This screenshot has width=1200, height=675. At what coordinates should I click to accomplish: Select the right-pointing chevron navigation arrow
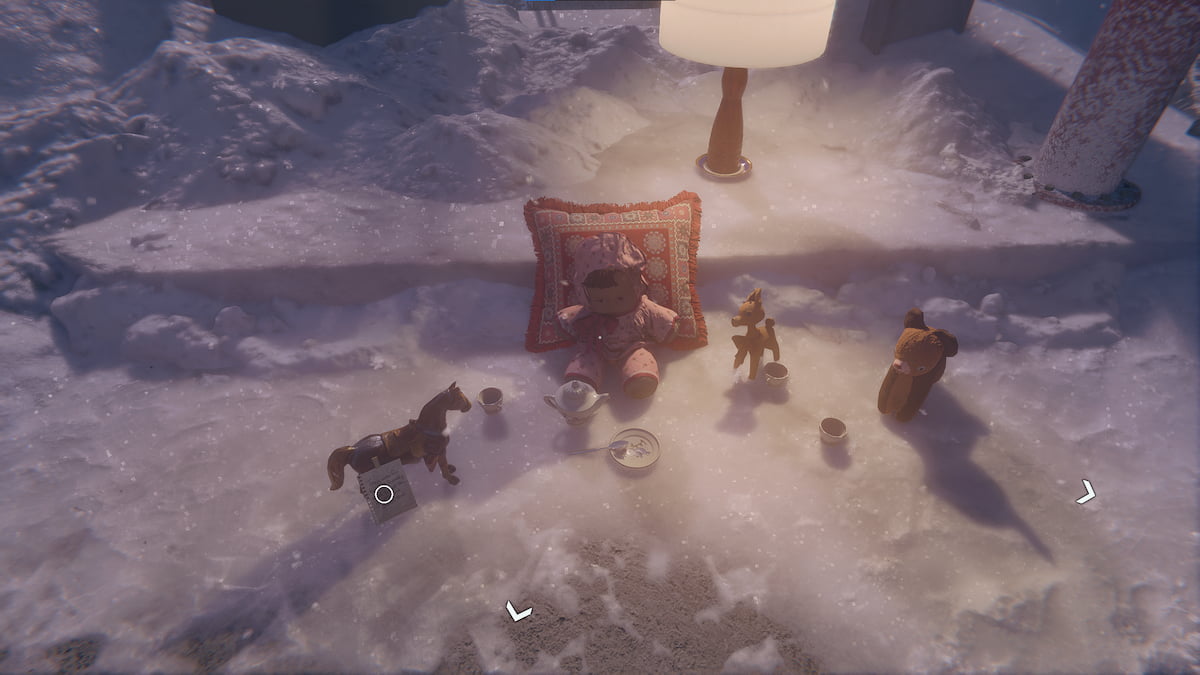coord(1086,492)
